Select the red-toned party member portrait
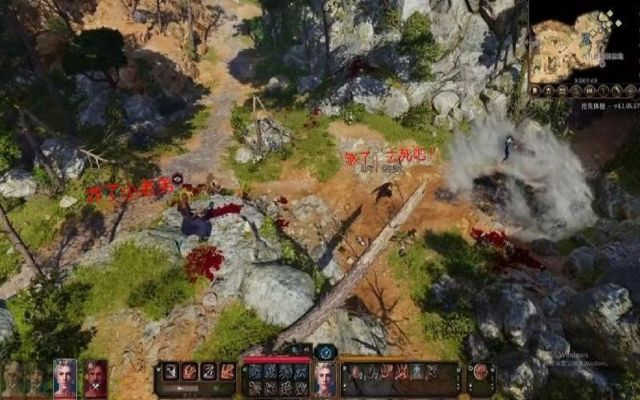640x400 pixels. [95, 377]
